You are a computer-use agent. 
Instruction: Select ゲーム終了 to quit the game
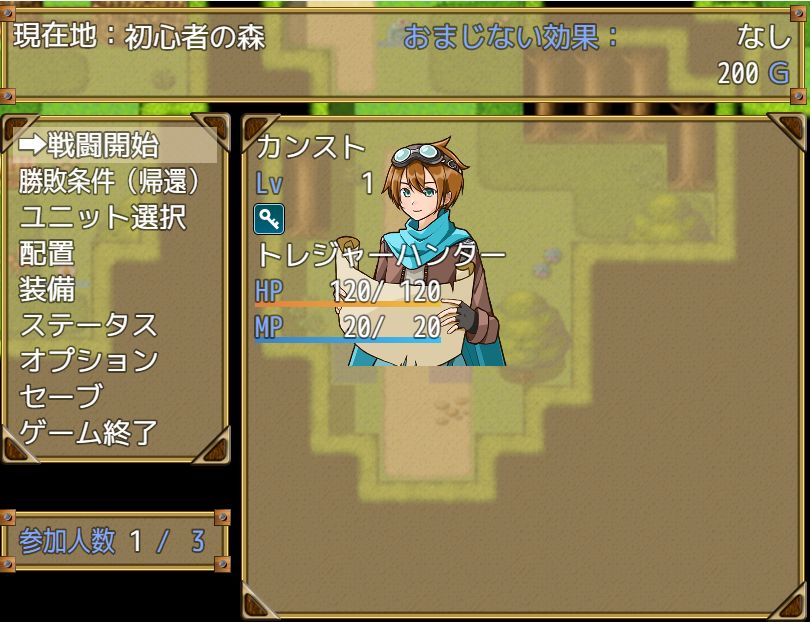88,432
